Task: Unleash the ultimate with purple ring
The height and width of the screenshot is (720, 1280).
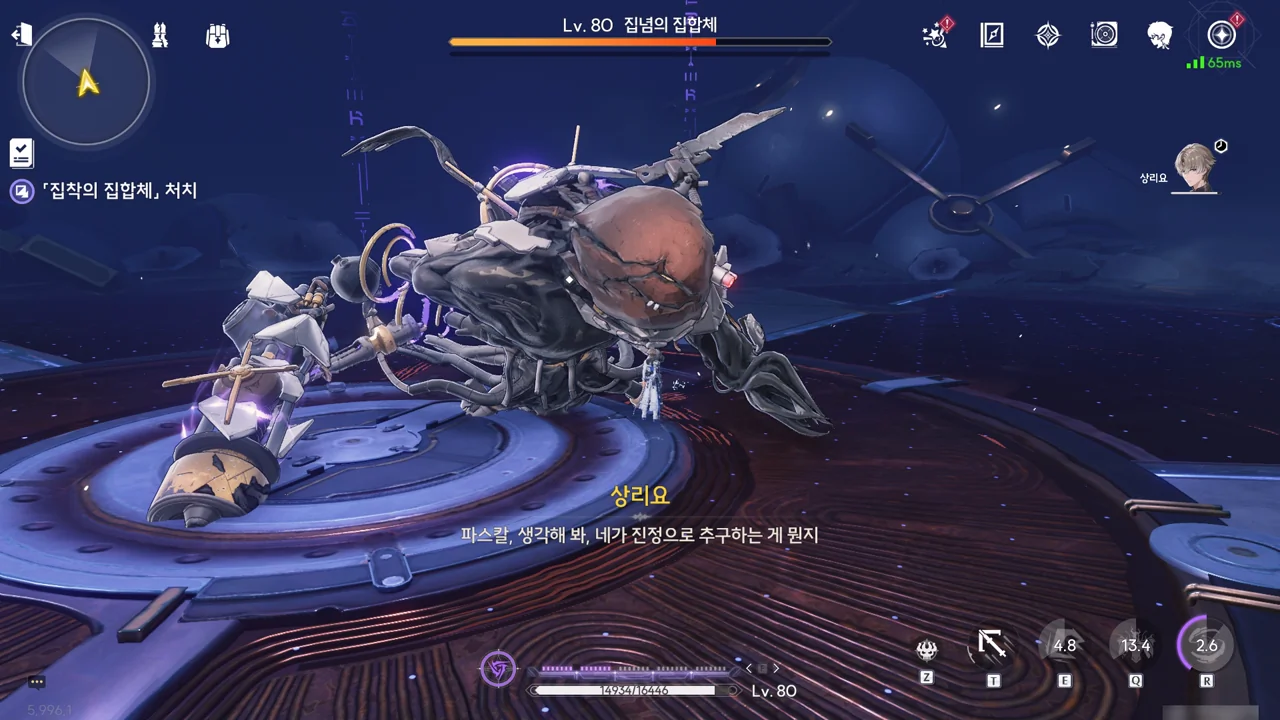Action: 1206,645
